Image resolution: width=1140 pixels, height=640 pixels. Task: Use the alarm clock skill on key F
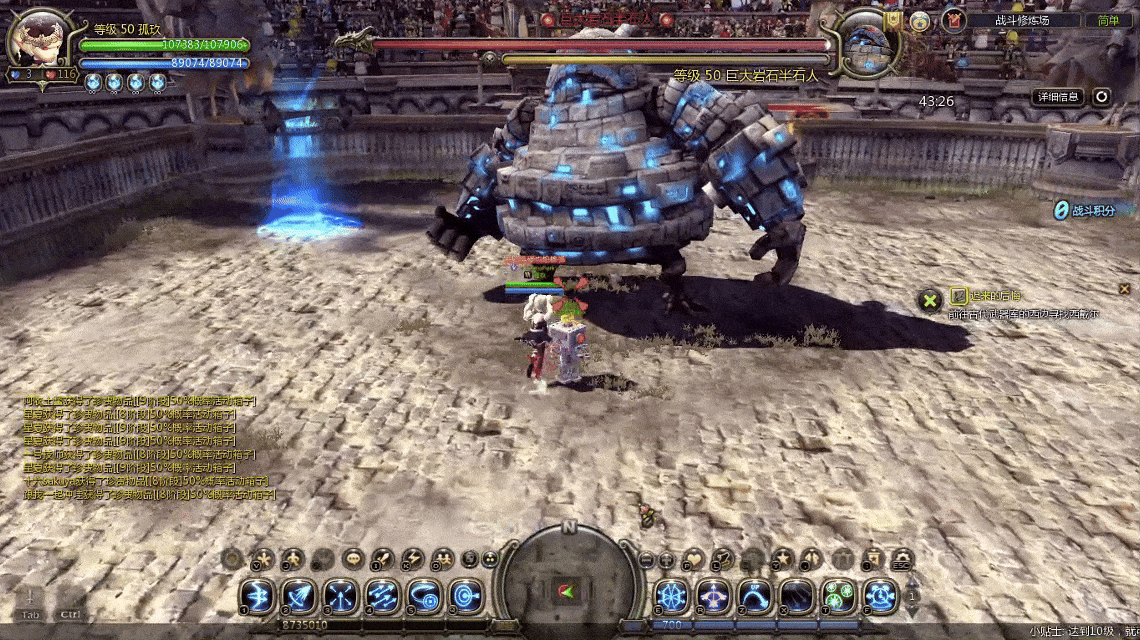click(881, 596)
